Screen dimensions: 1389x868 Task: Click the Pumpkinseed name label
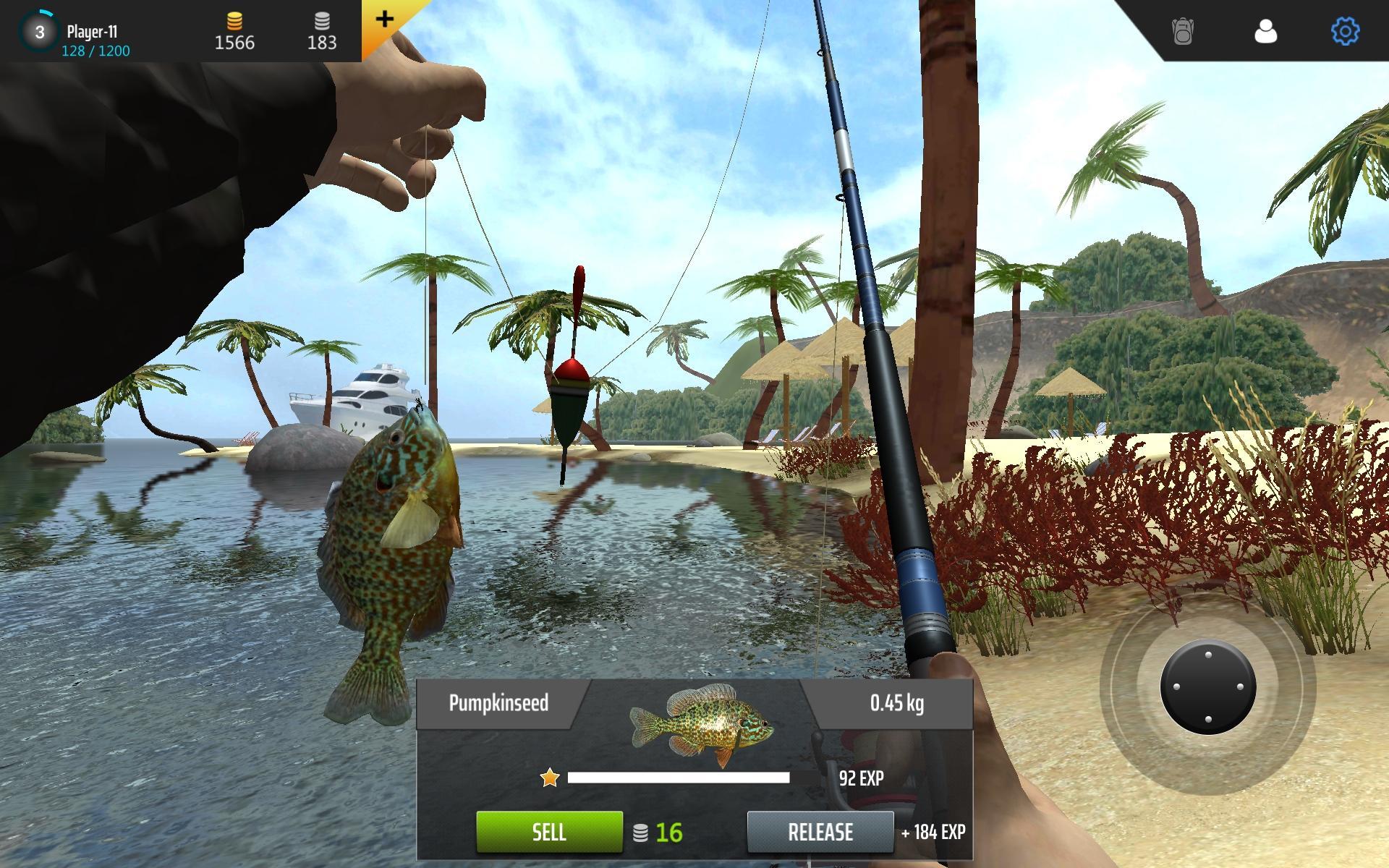click(498, 702)
